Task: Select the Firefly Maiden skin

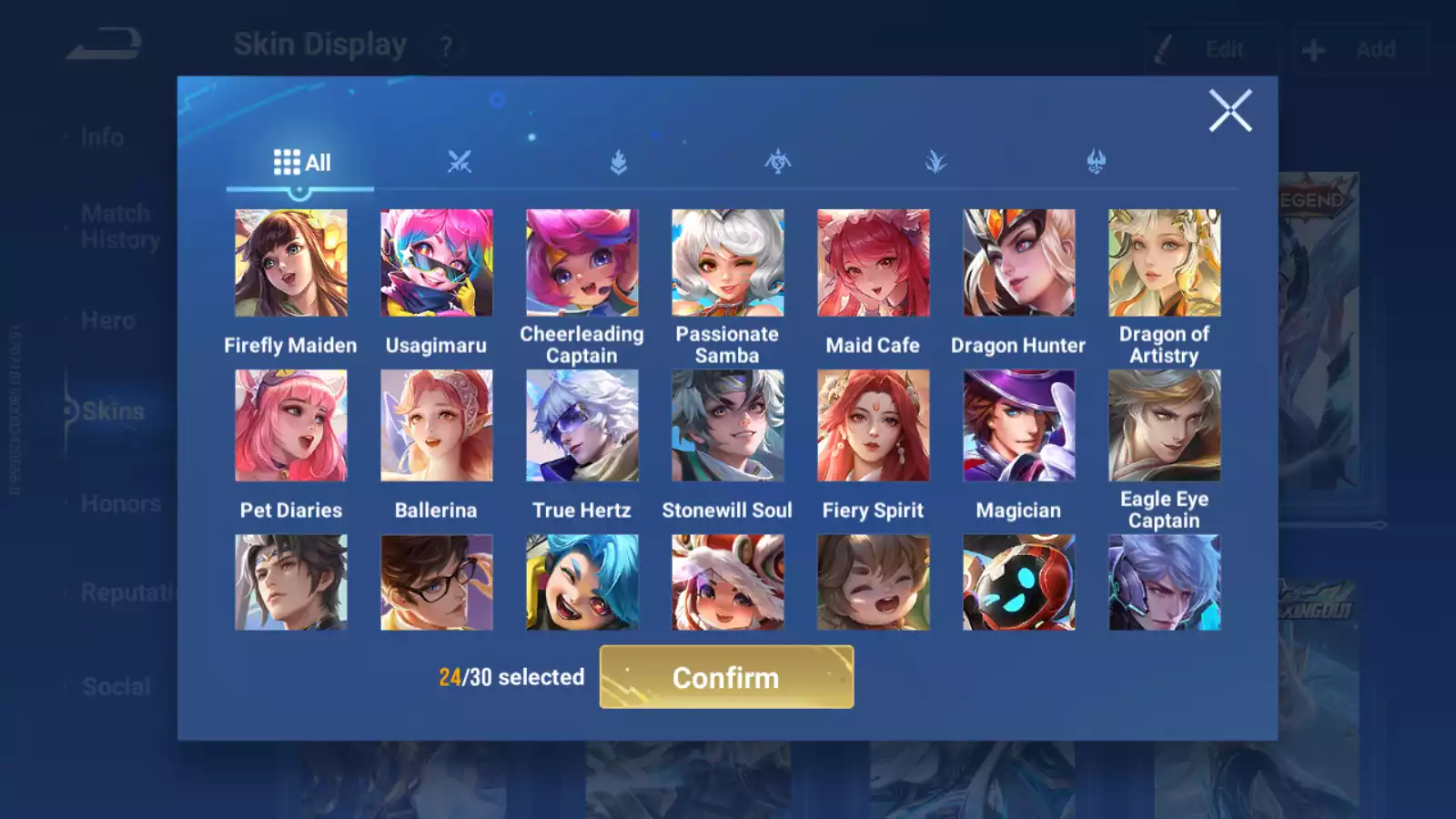Action: 290,263
